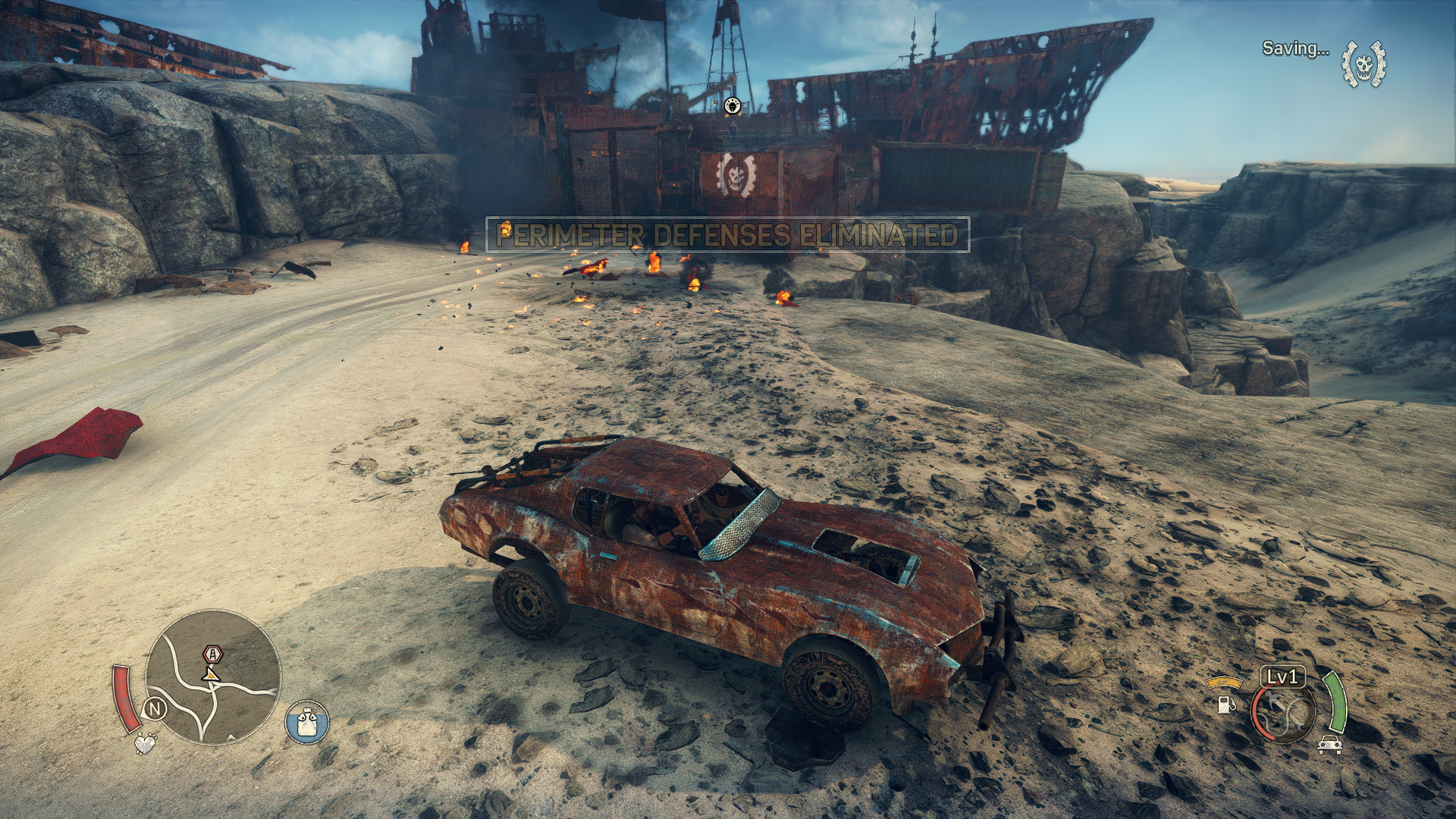Click the hexagonal camp marker on minimap
This screenshot has width=1456, height=819.
pyautogui.click(x=212, y=654)
